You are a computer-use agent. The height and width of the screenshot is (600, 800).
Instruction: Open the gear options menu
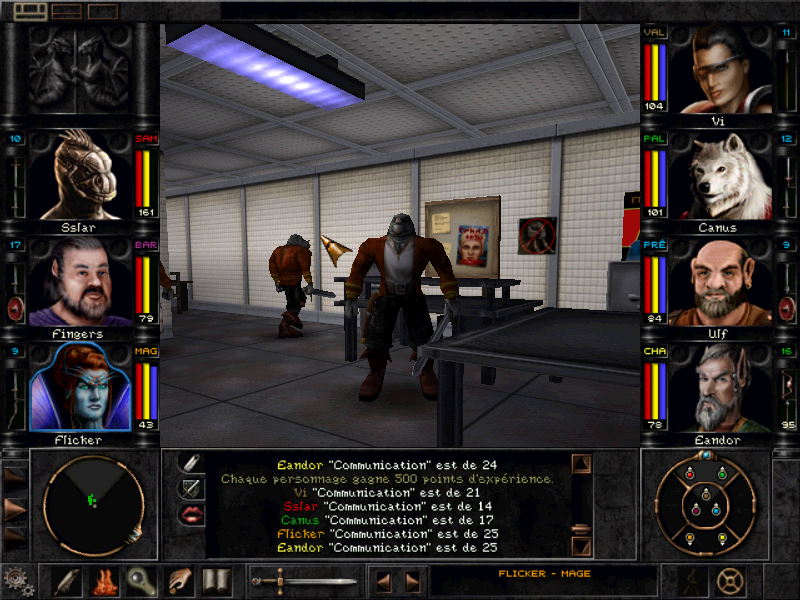tap(17, 581)
